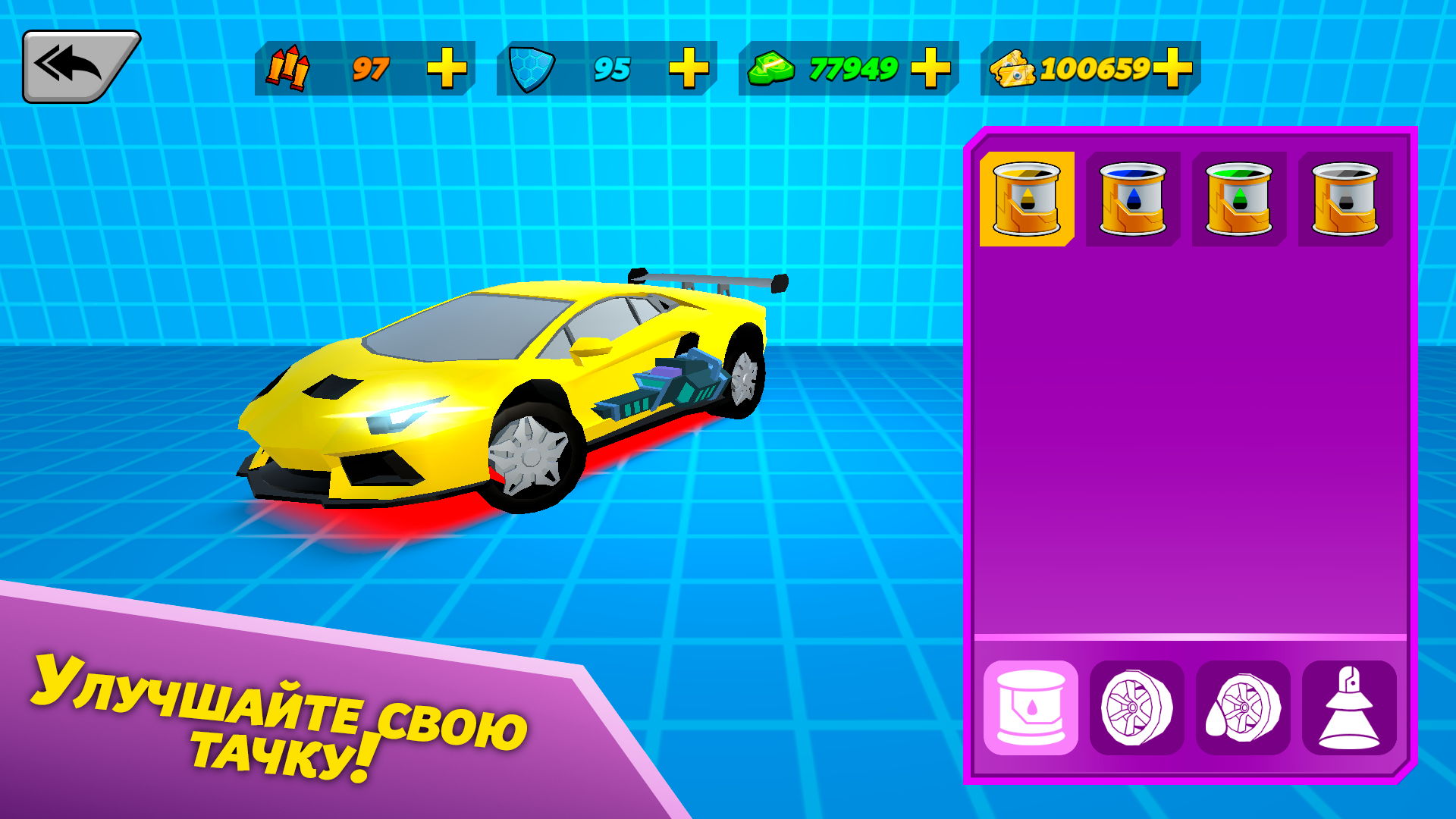
Task: Buy more rockets with the plus button
Action: click(x=449, y=70)
